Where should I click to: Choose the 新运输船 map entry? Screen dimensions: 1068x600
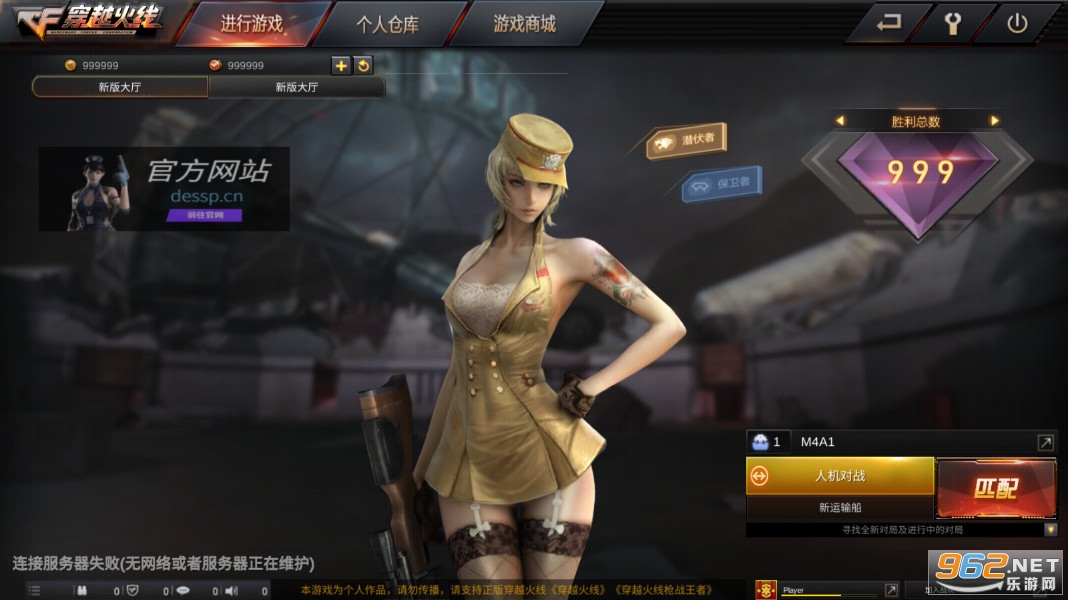coord(840,508)
